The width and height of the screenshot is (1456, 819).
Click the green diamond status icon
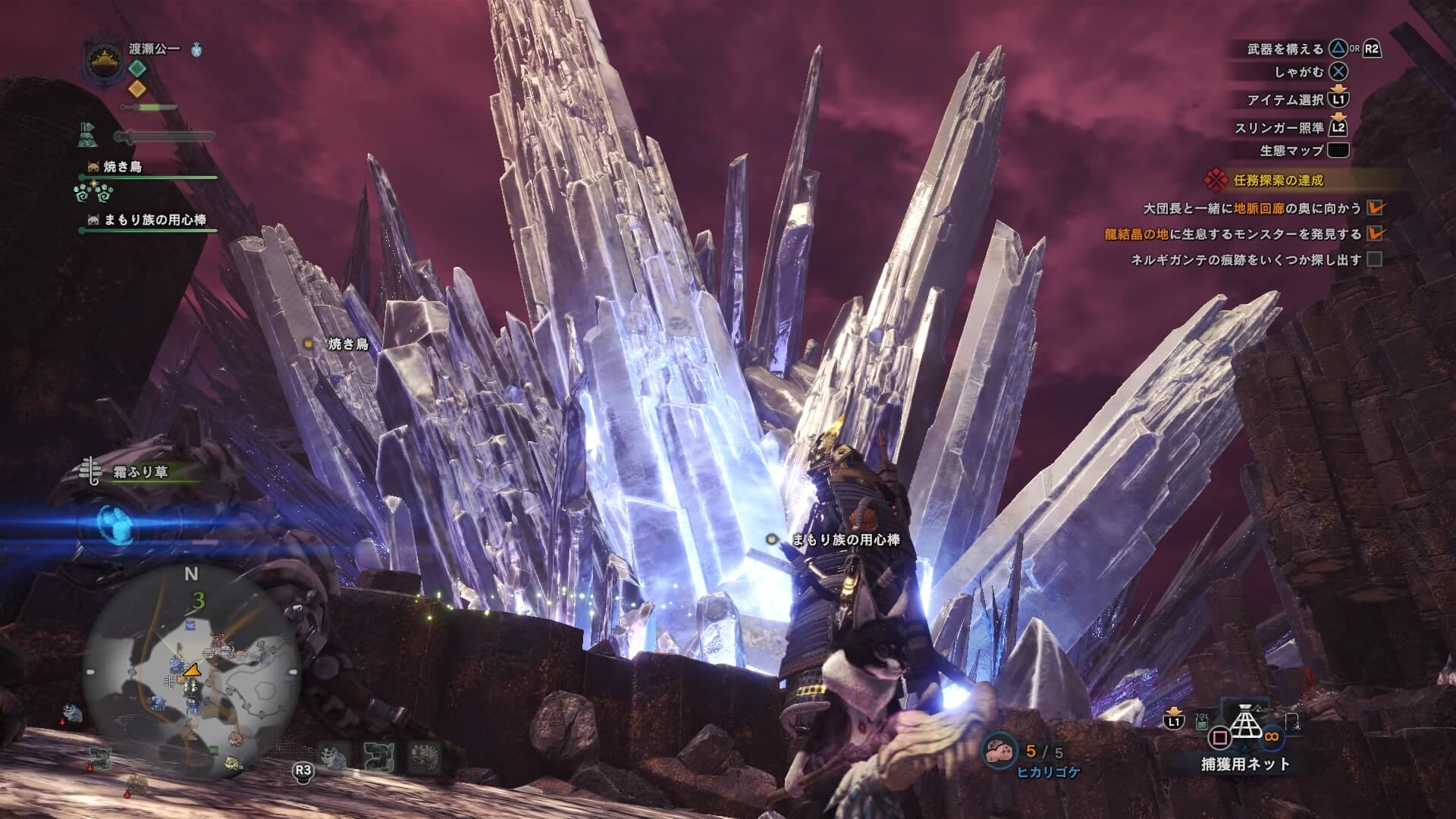[136, 67]
